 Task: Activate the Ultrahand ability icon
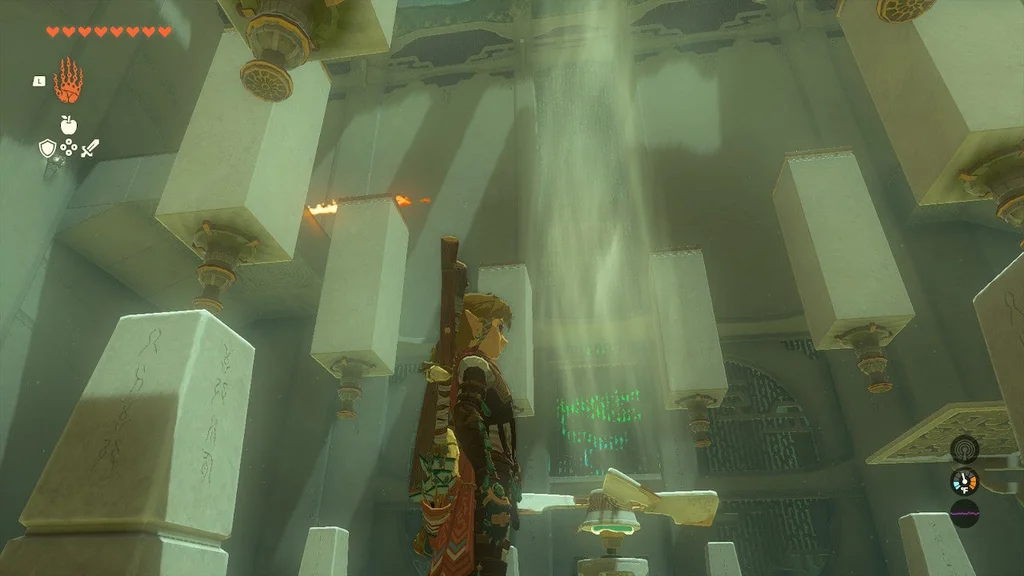coord(68,81)
